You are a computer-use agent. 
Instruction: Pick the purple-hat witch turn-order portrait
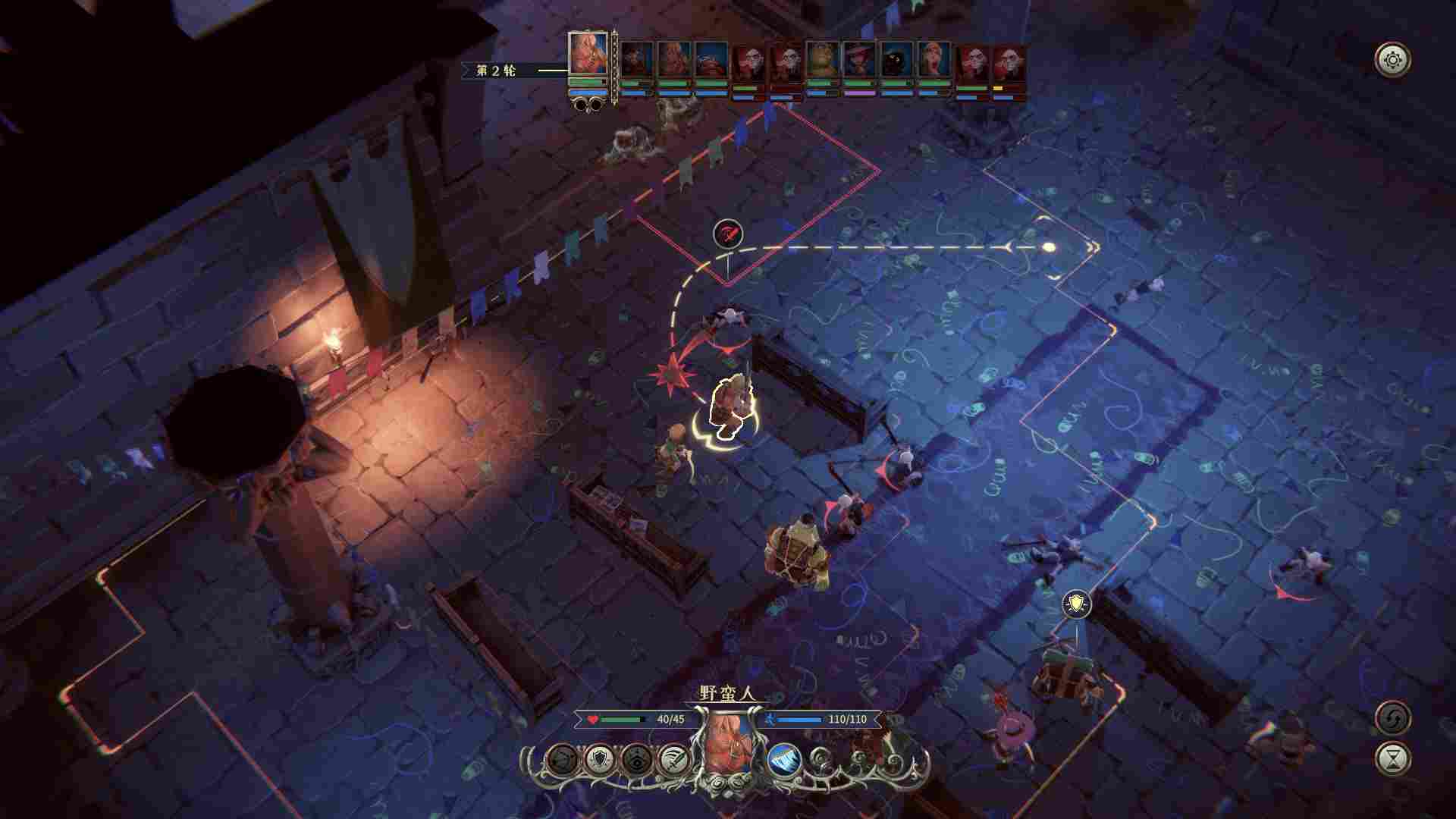tap(859, 62)
